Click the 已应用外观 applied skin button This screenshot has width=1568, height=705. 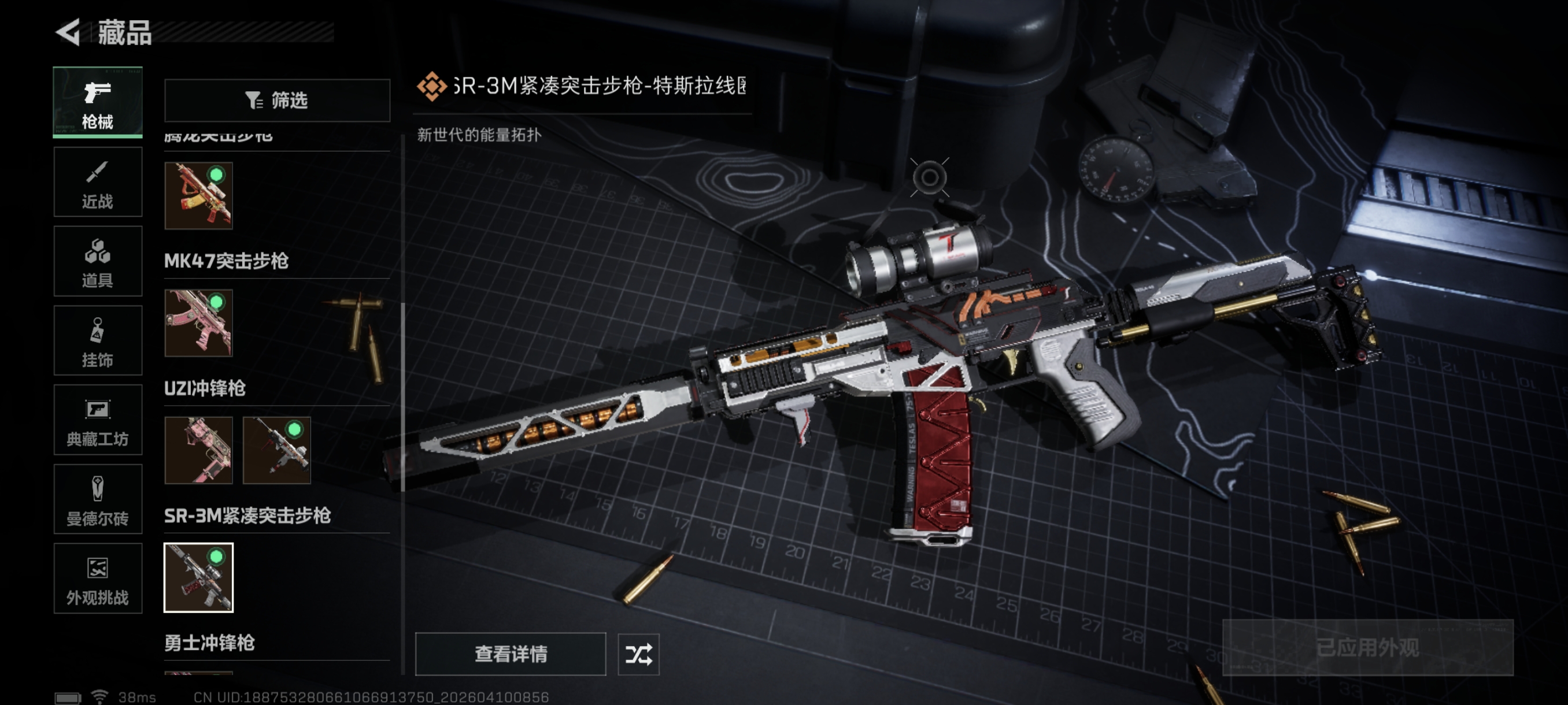pos(1367,647)
